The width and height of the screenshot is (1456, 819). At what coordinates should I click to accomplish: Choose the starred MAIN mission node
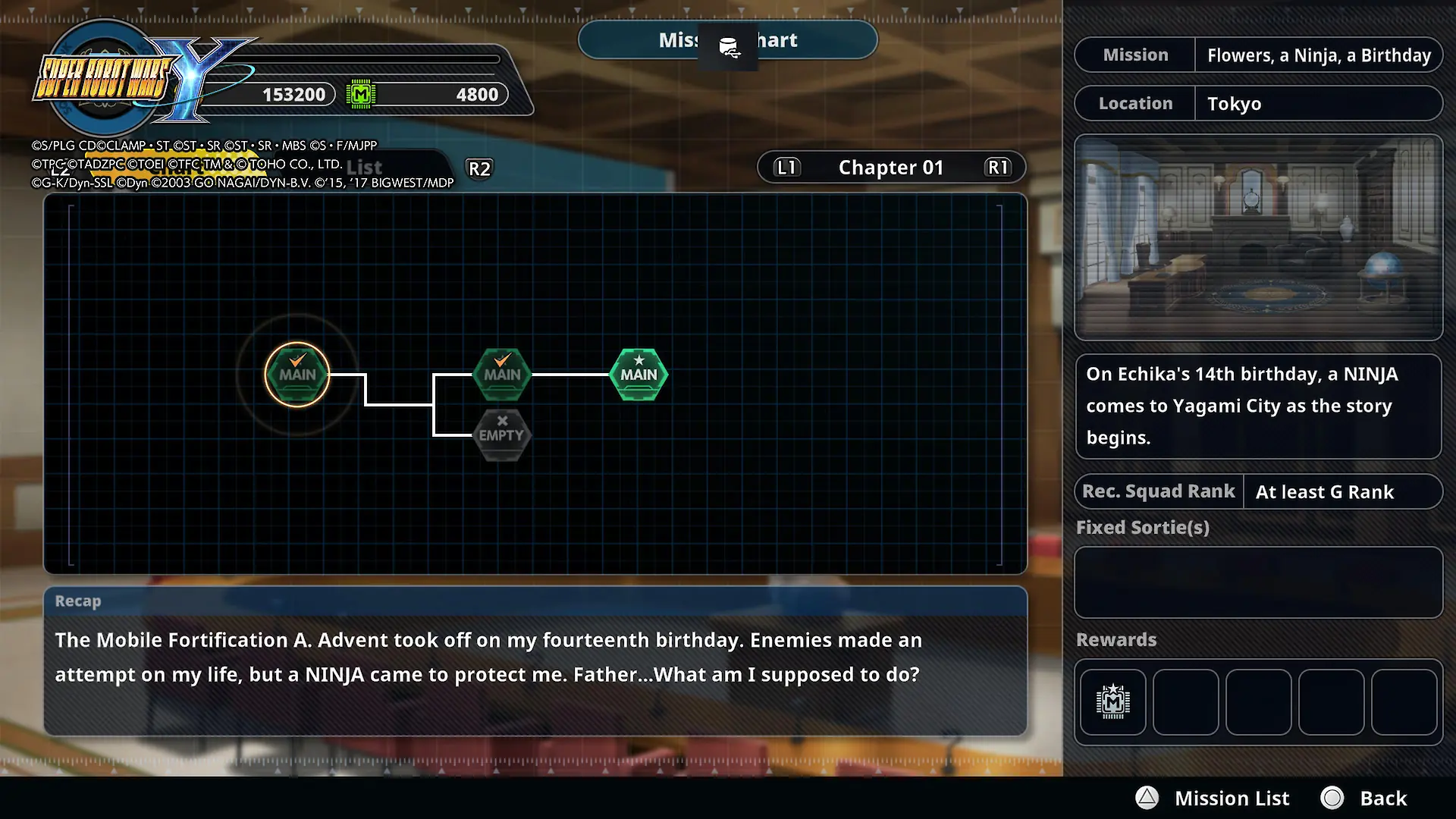639,375
